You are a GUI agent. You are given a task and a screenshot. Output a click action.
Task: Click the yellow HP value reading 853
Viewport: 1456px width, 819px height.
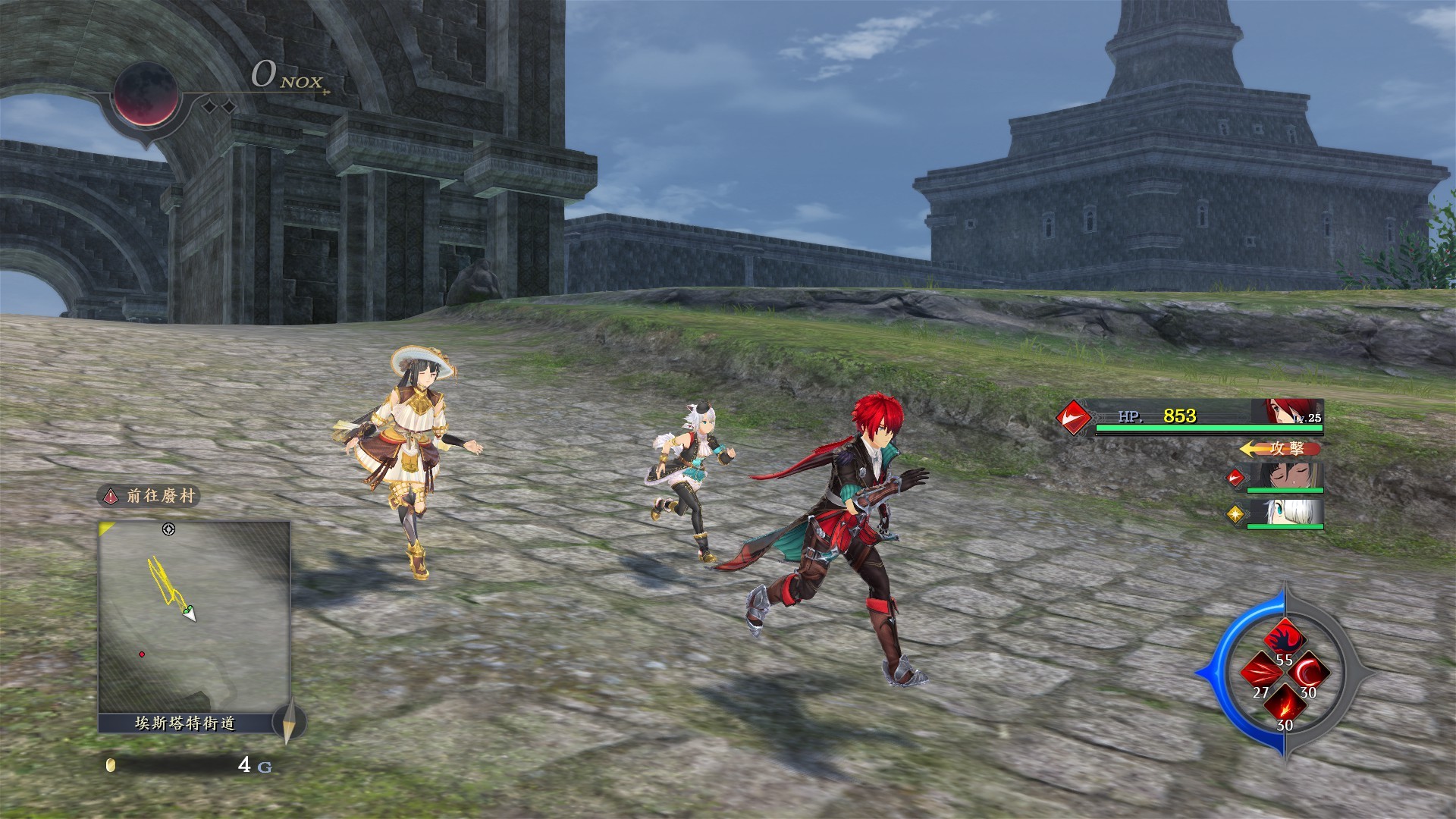point(1178,418)
